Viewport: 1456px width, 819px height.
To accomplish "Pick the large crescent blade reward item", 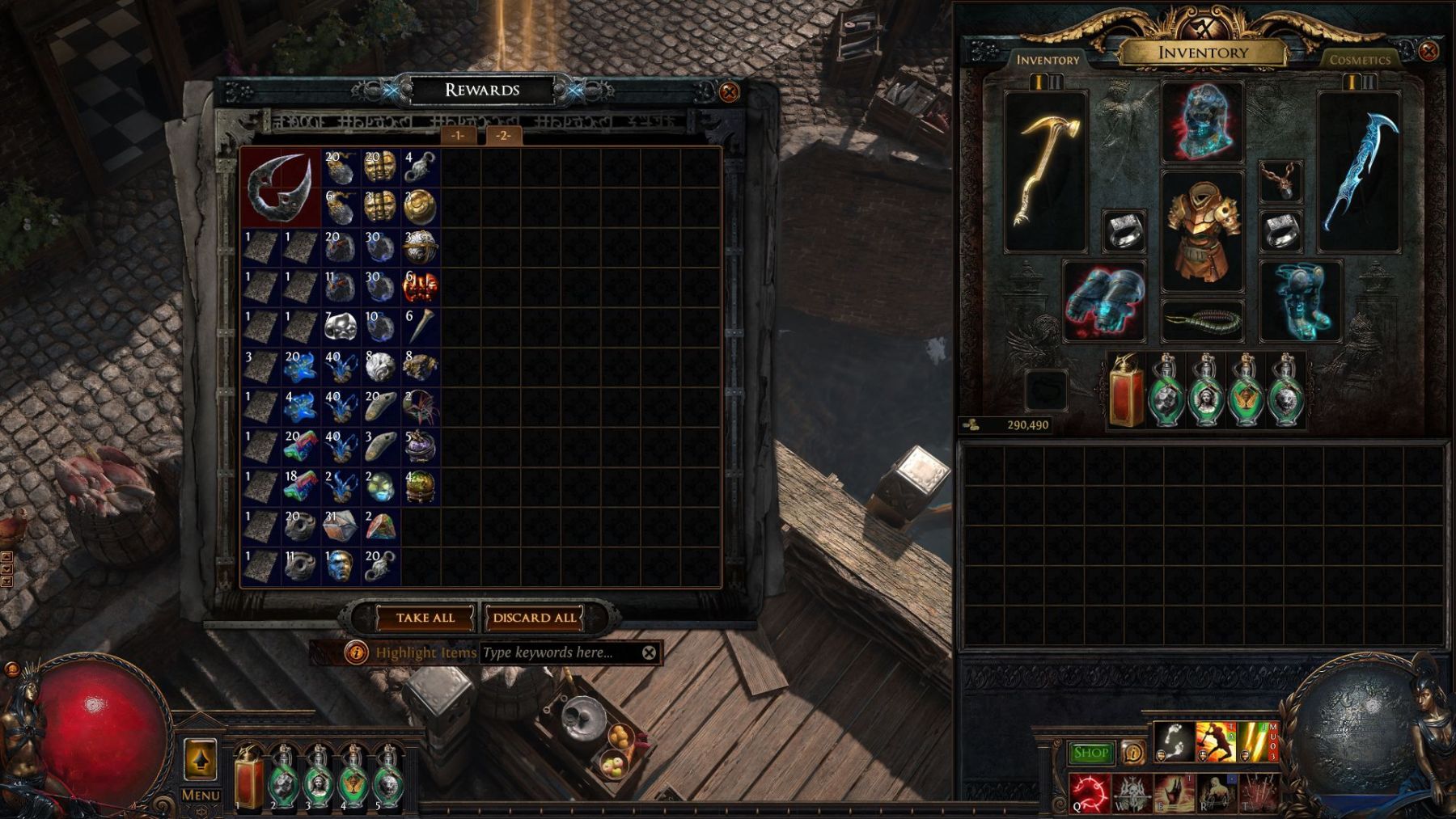I will coord(280,187).
